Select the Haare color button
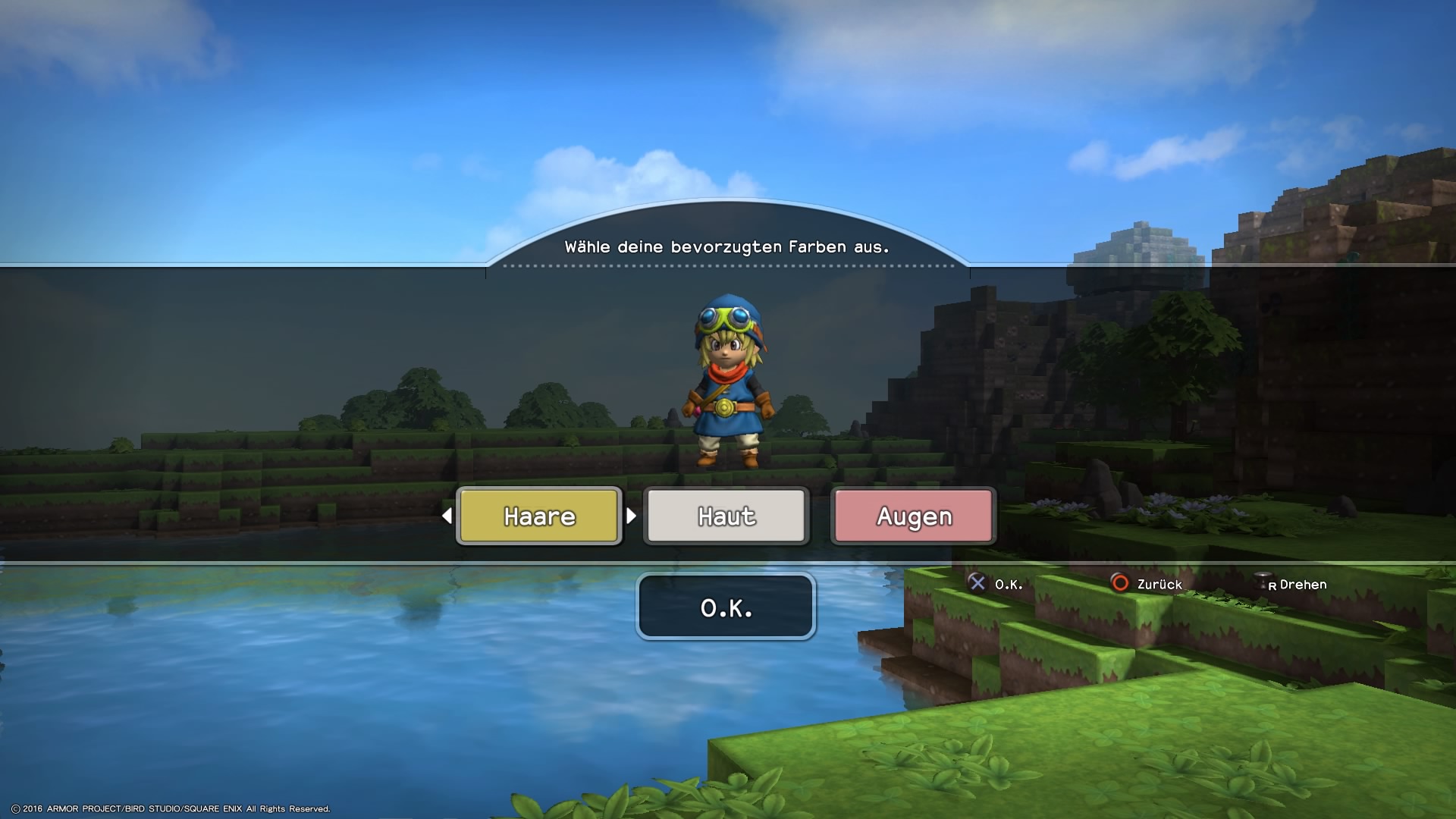This screenshot has height=819, width=1456. coord(539,516)
